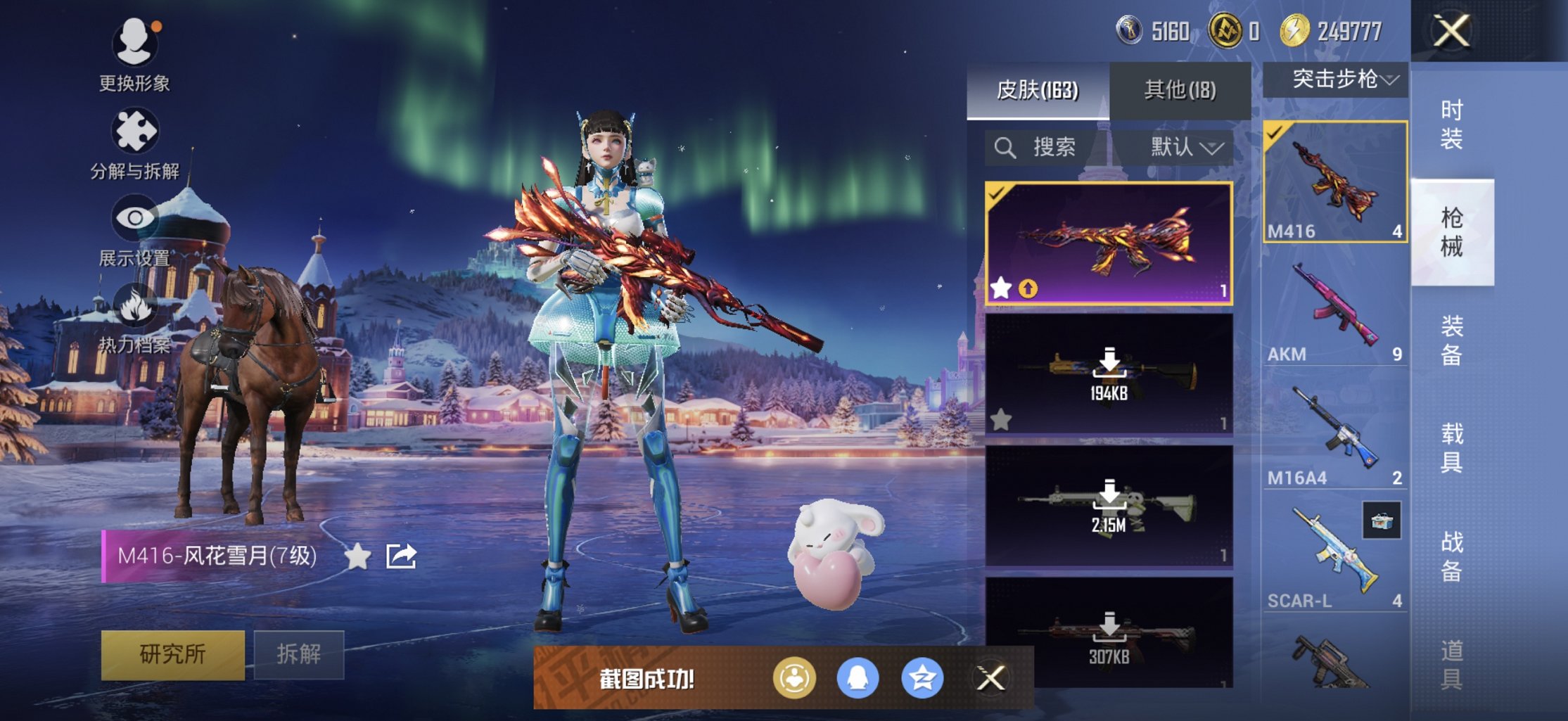Download the 194KB weapon skin
Viewport: 1568px width, 721px height.
click(x=1109, y=373)
